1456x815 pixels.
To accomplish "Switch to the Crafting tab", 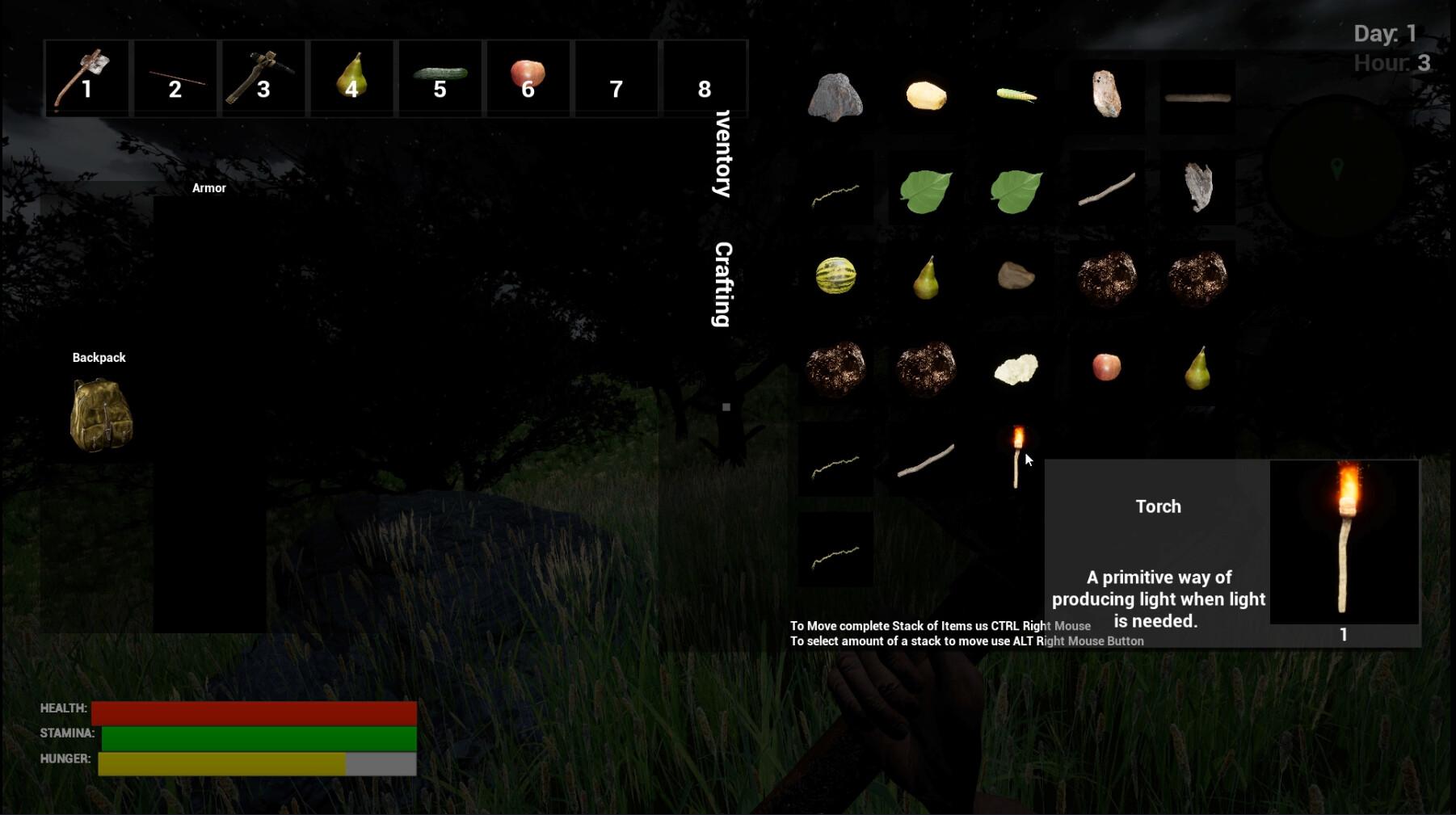I will click(723, 284).
